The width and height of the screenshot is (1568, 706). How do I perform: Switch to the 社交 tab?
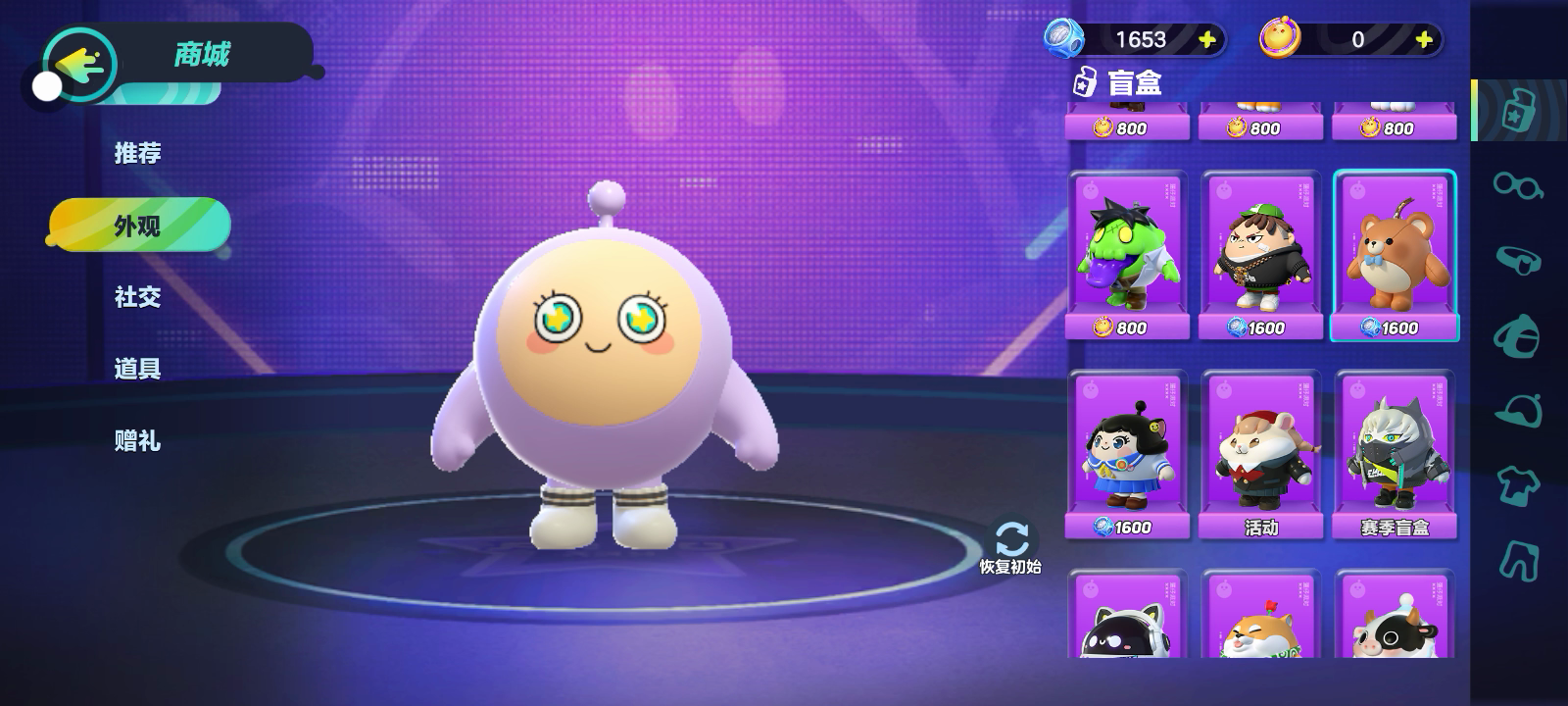137,297
